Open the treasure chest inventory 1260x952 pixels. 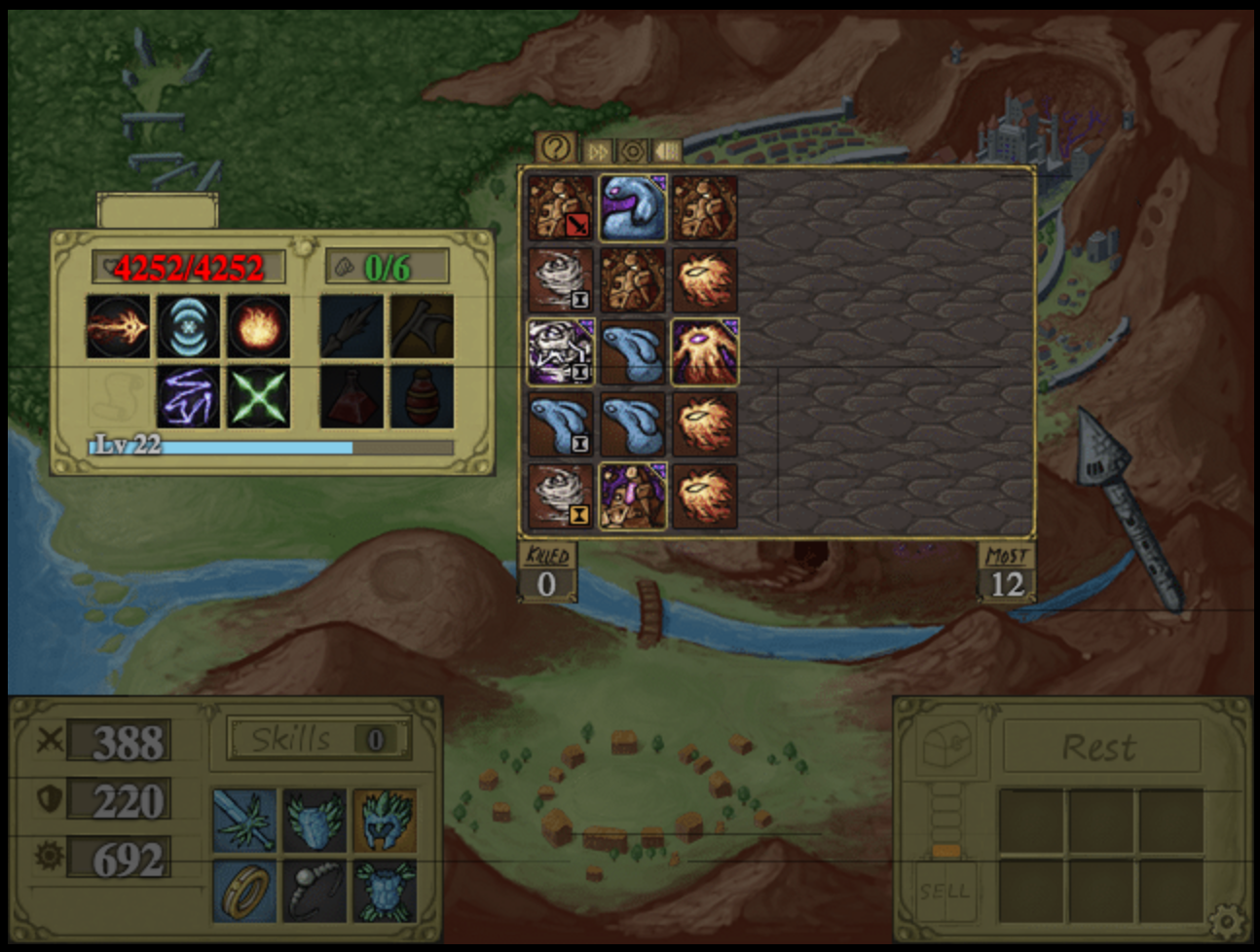point(945,748)
